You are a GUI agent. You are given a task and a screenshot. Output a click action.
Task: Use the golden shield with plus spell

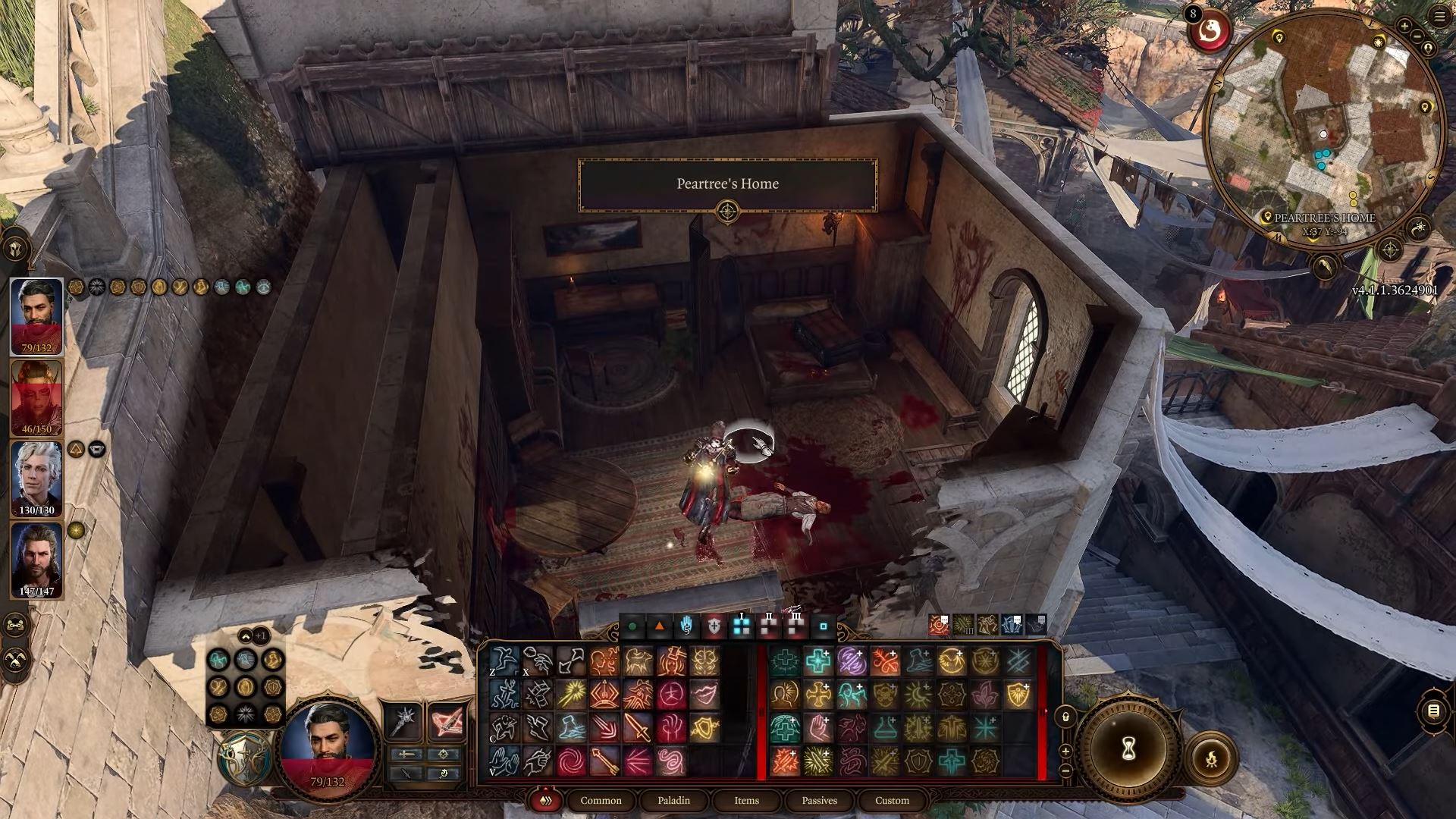[1018, 695]
